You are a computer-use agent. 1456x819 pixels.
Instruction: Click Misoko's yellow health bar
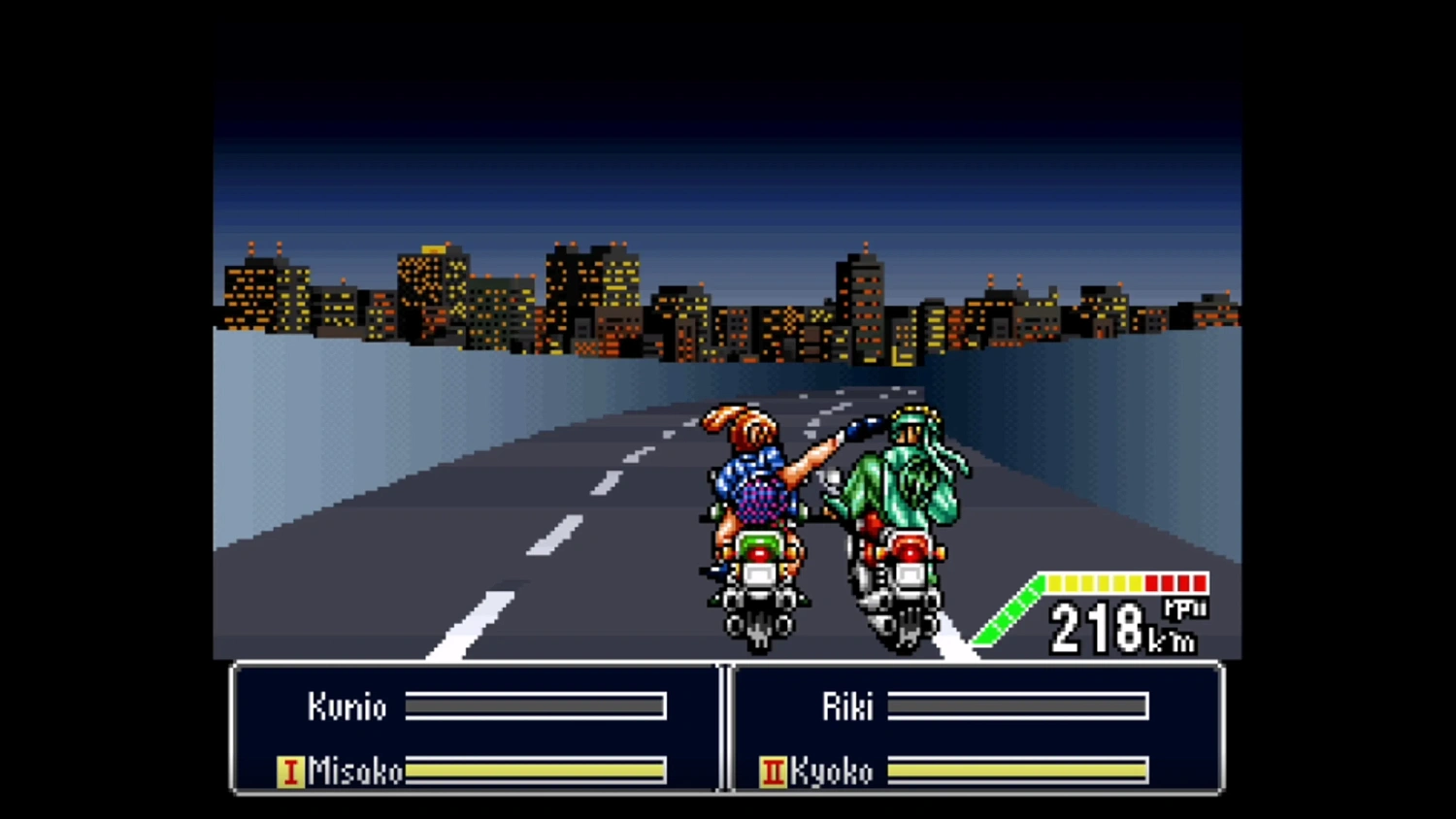534,771
